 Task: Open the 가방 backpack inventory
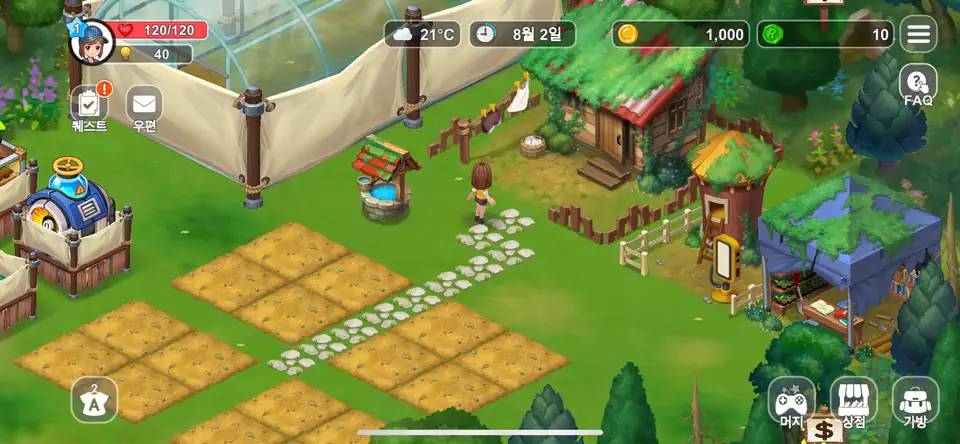pos(915,402)
